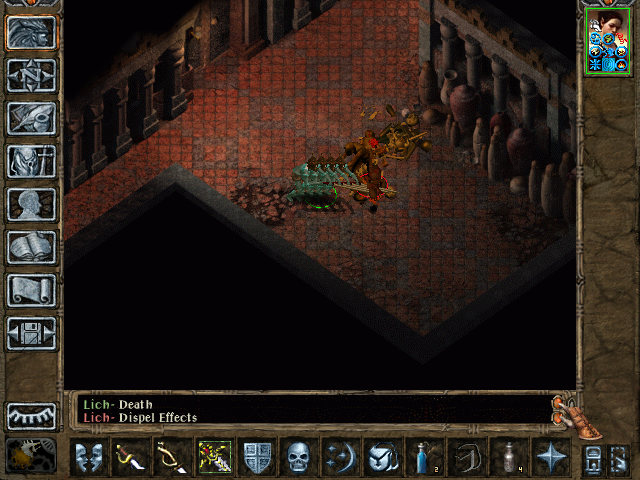
Task: Equip the curved dagger weapon slot
Action: point(131,457)
